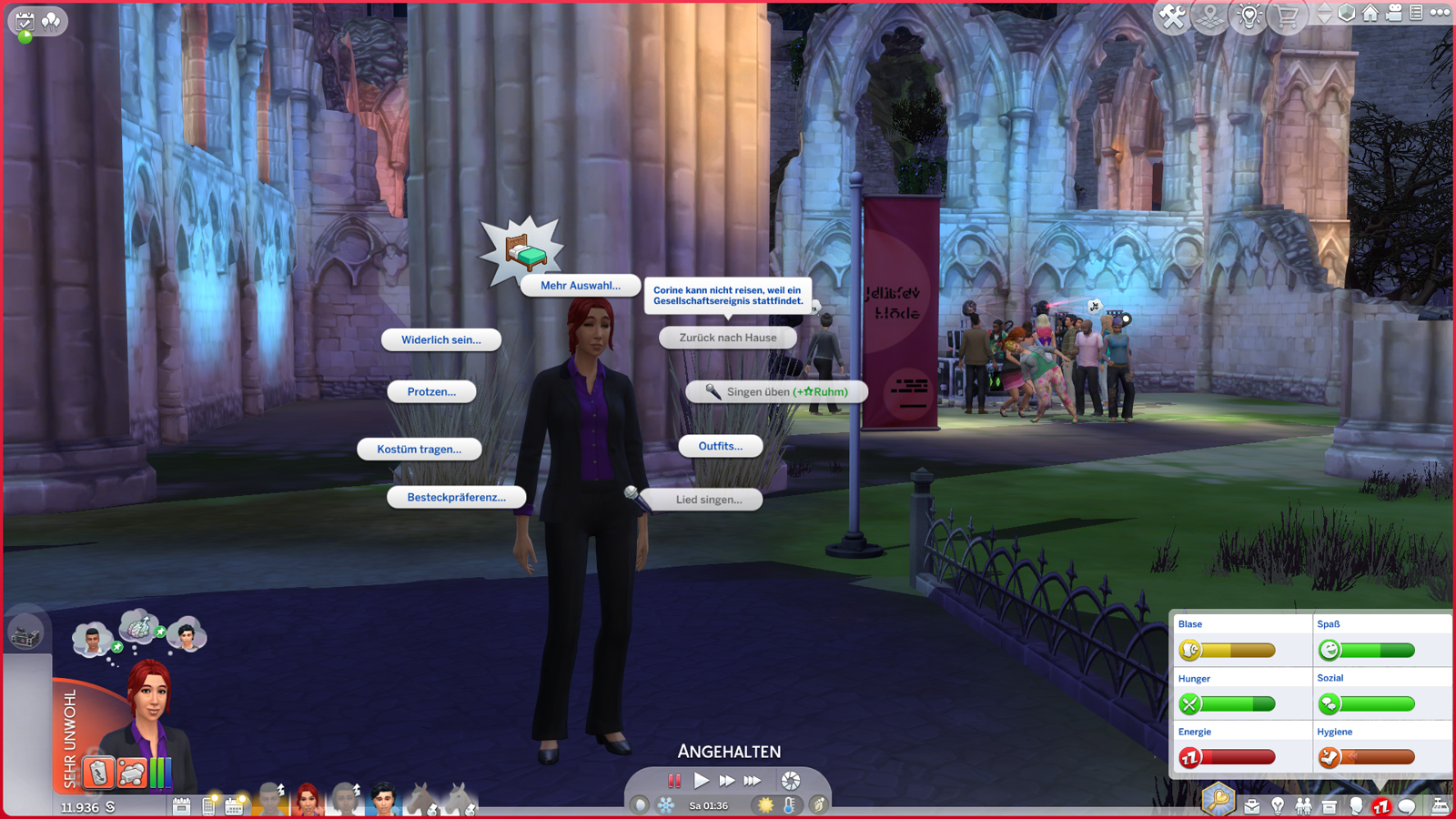
Task: Open the skills panel (red zZ icon)
Action: click(1380, 806)
